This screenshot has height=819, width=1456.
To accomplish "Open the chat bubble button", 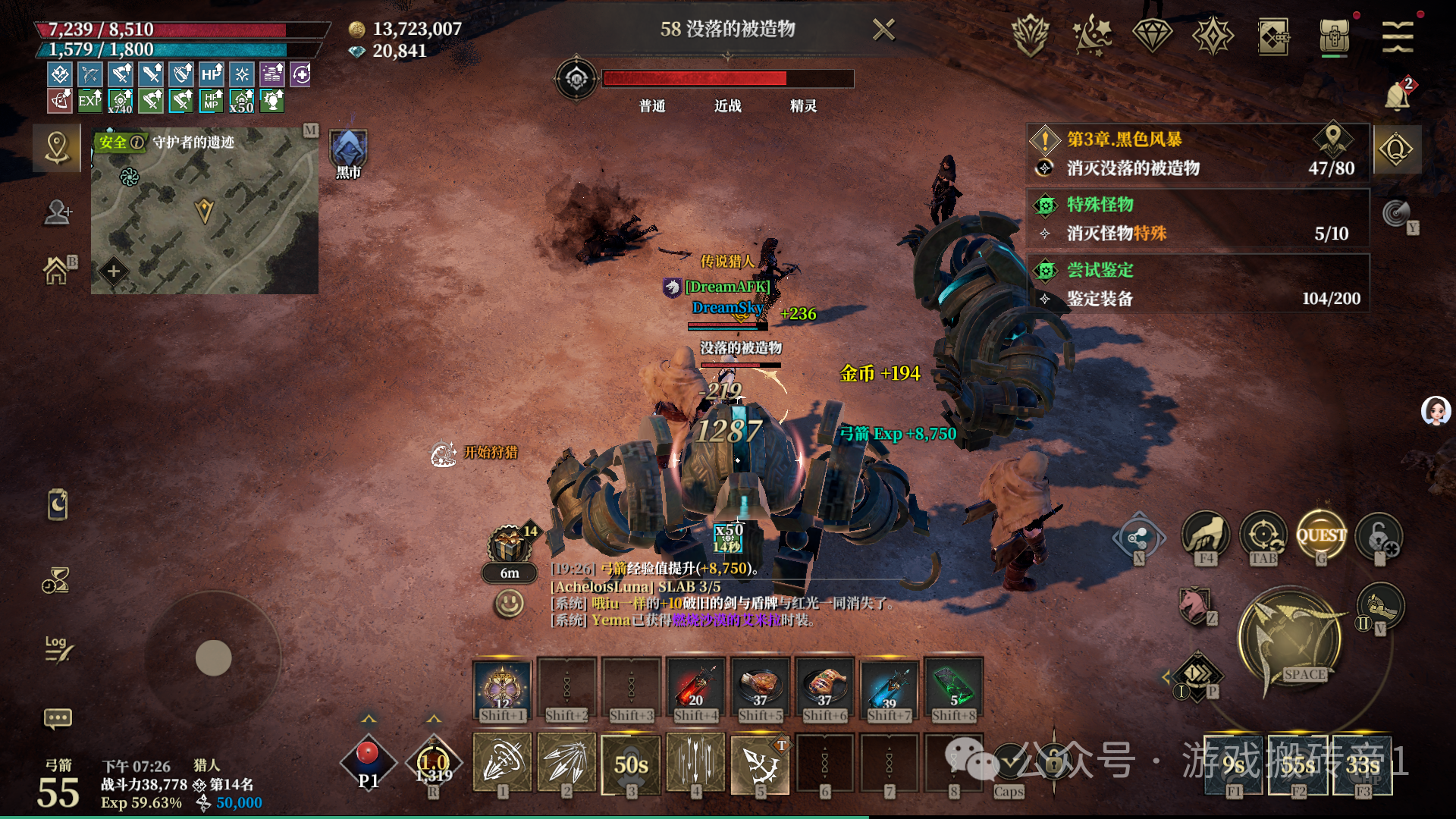I will (58, 717).
